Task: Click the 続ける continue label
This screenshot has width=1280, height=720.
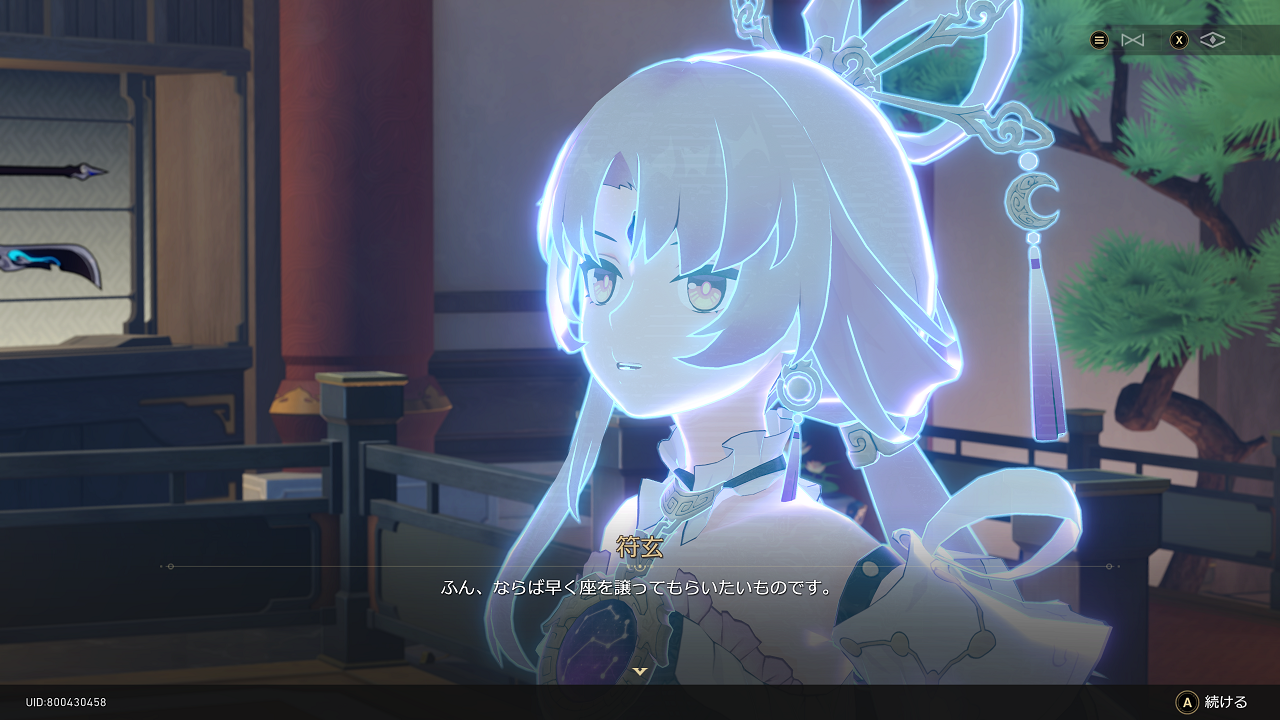Action: click(1226, 702)
